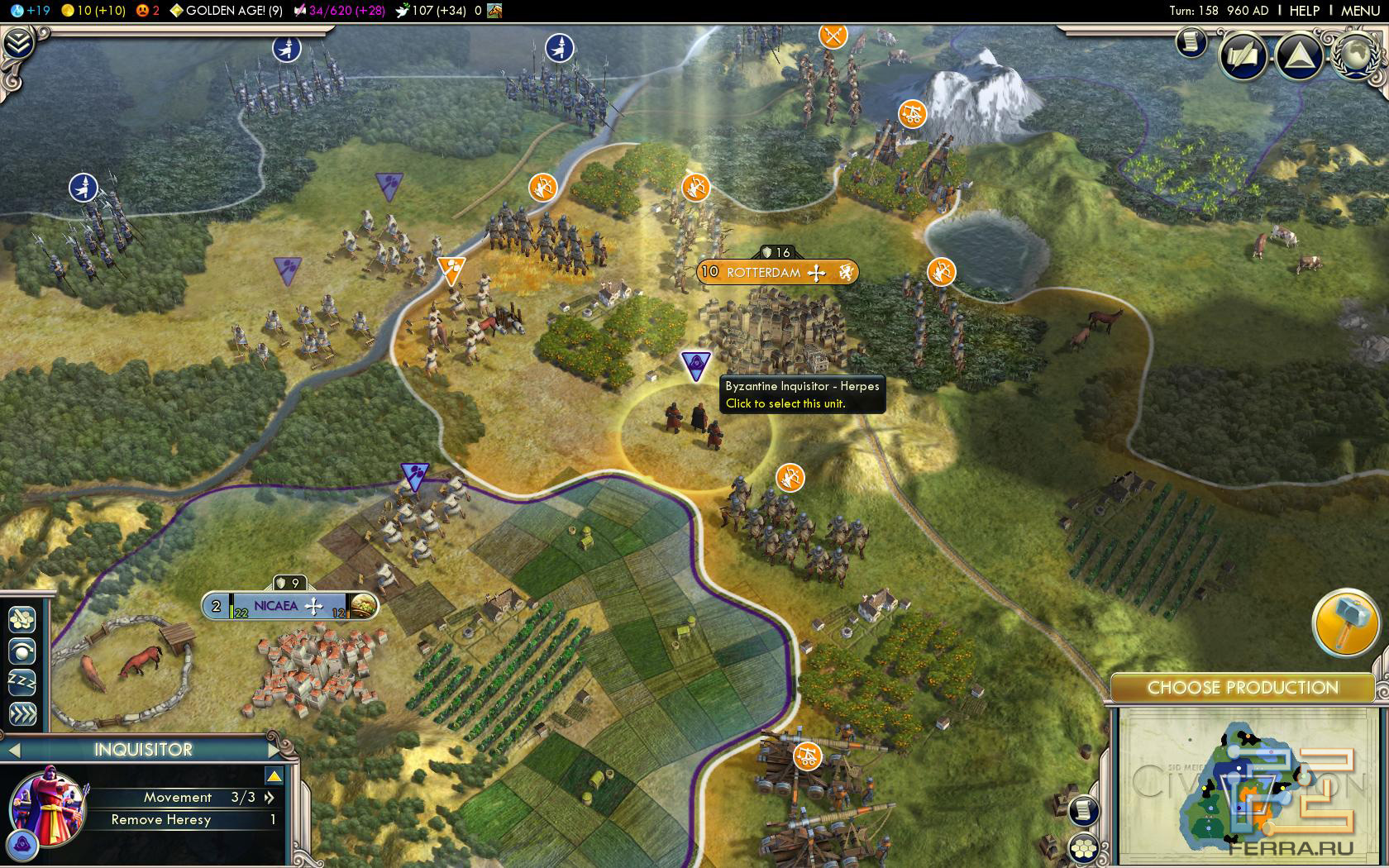Viewport: 1389px width, 868px height.
Task: Open the game MENU
Action: pyautogui.click(x=1360, y=11)
